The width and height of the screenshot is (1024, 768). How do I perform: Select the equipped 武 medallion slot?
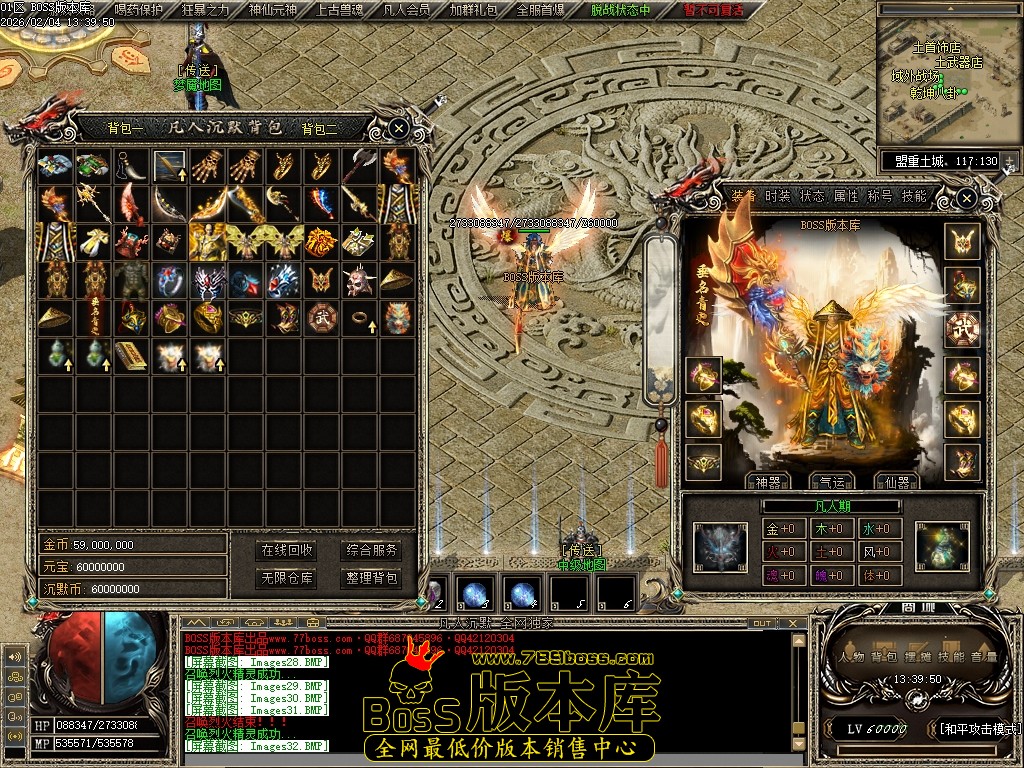[962, 329]
